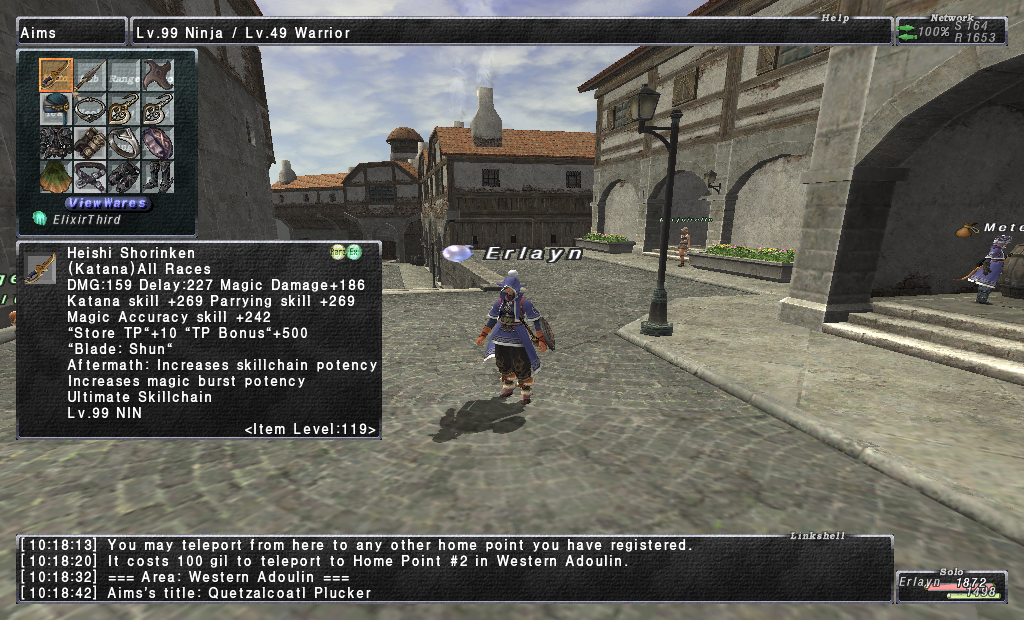This screenshot has height=620, width=1024.
Task: Select the shuriken ammo slot
Action: pos(158,75)
